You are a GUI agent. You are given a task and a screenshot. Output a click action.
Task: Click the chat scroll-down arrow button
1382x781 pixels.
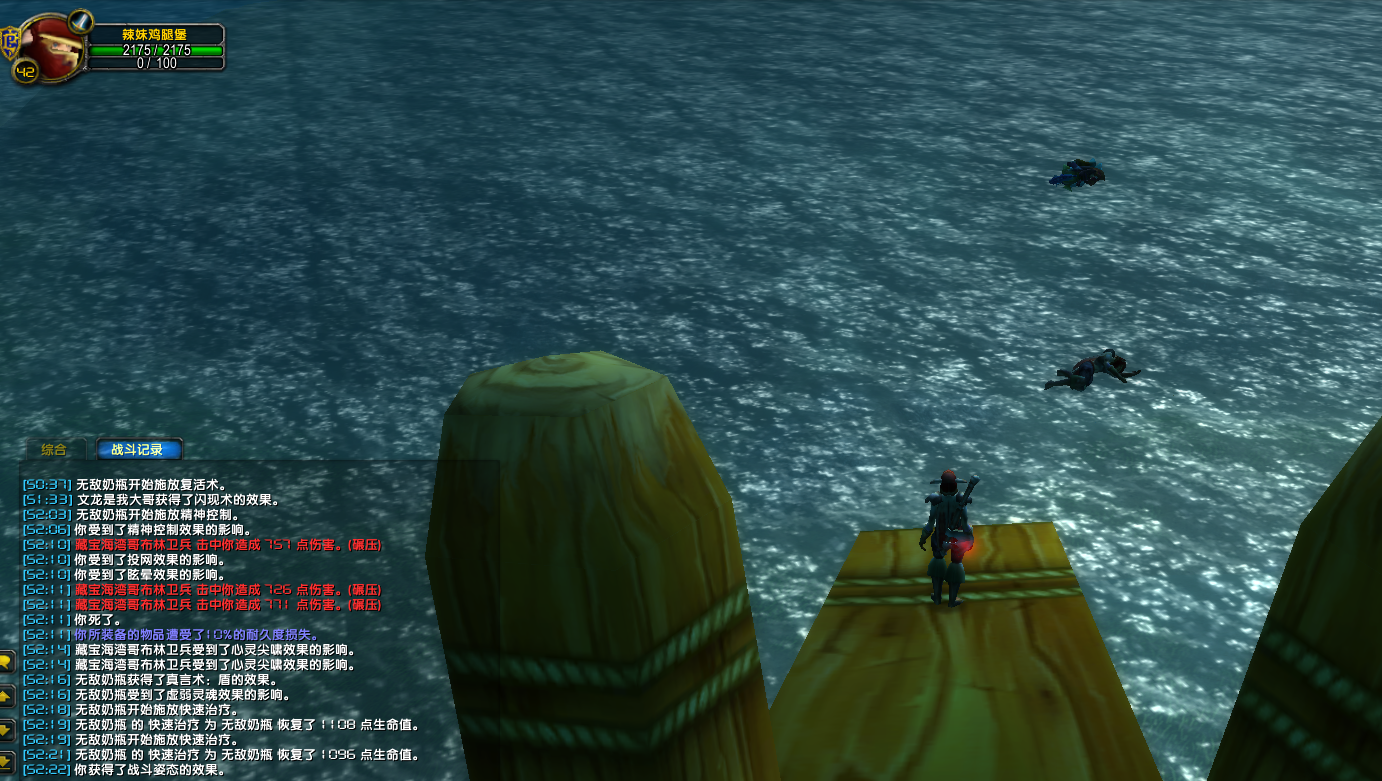[5, 727]
